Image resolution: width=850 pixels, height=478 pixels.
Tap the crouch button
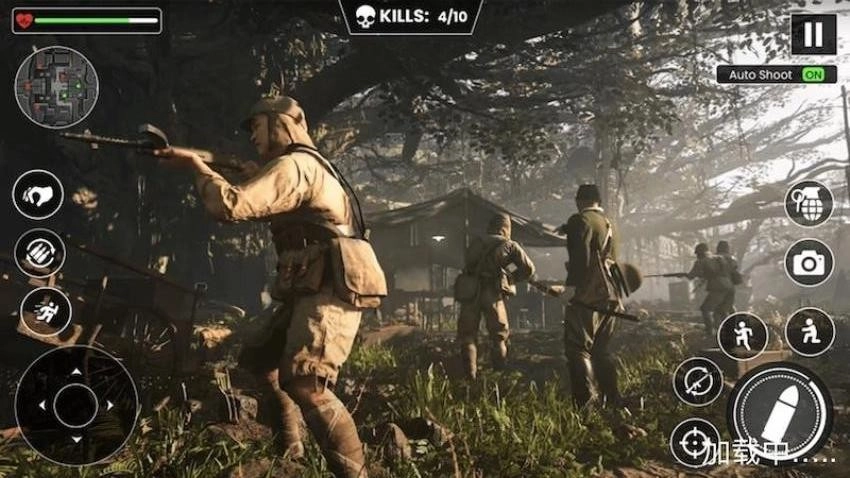810,332
